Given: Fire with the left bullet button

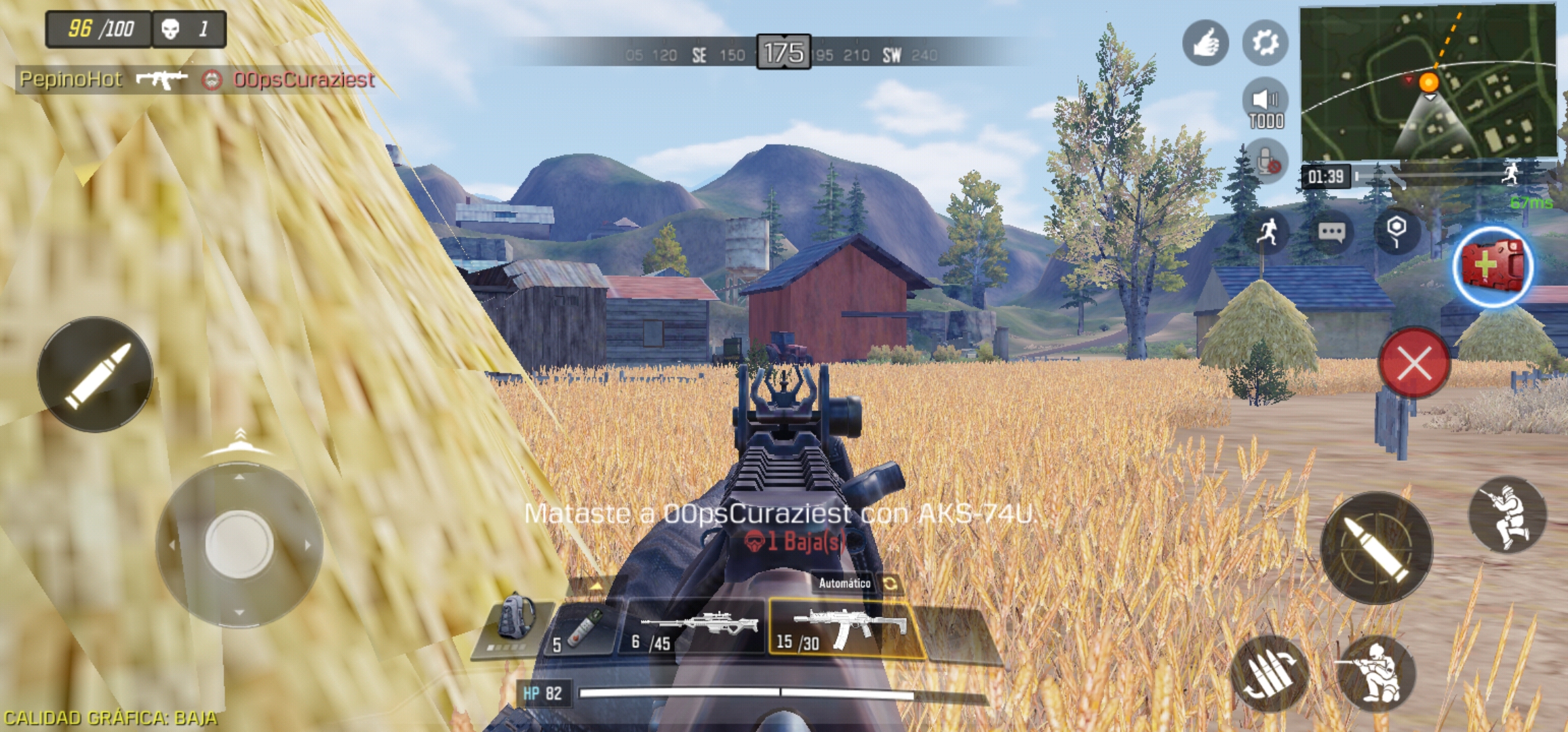Looking at the screenshot, I should coord(95,374).
